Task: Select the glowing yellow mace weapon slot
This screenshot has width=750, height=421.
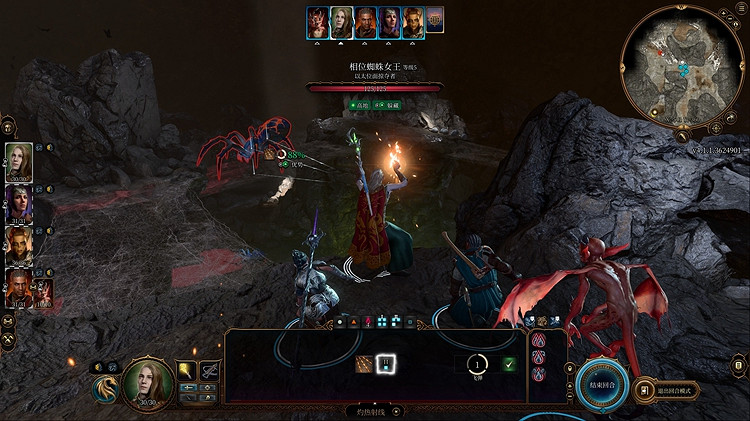Action: pos(187,371)
